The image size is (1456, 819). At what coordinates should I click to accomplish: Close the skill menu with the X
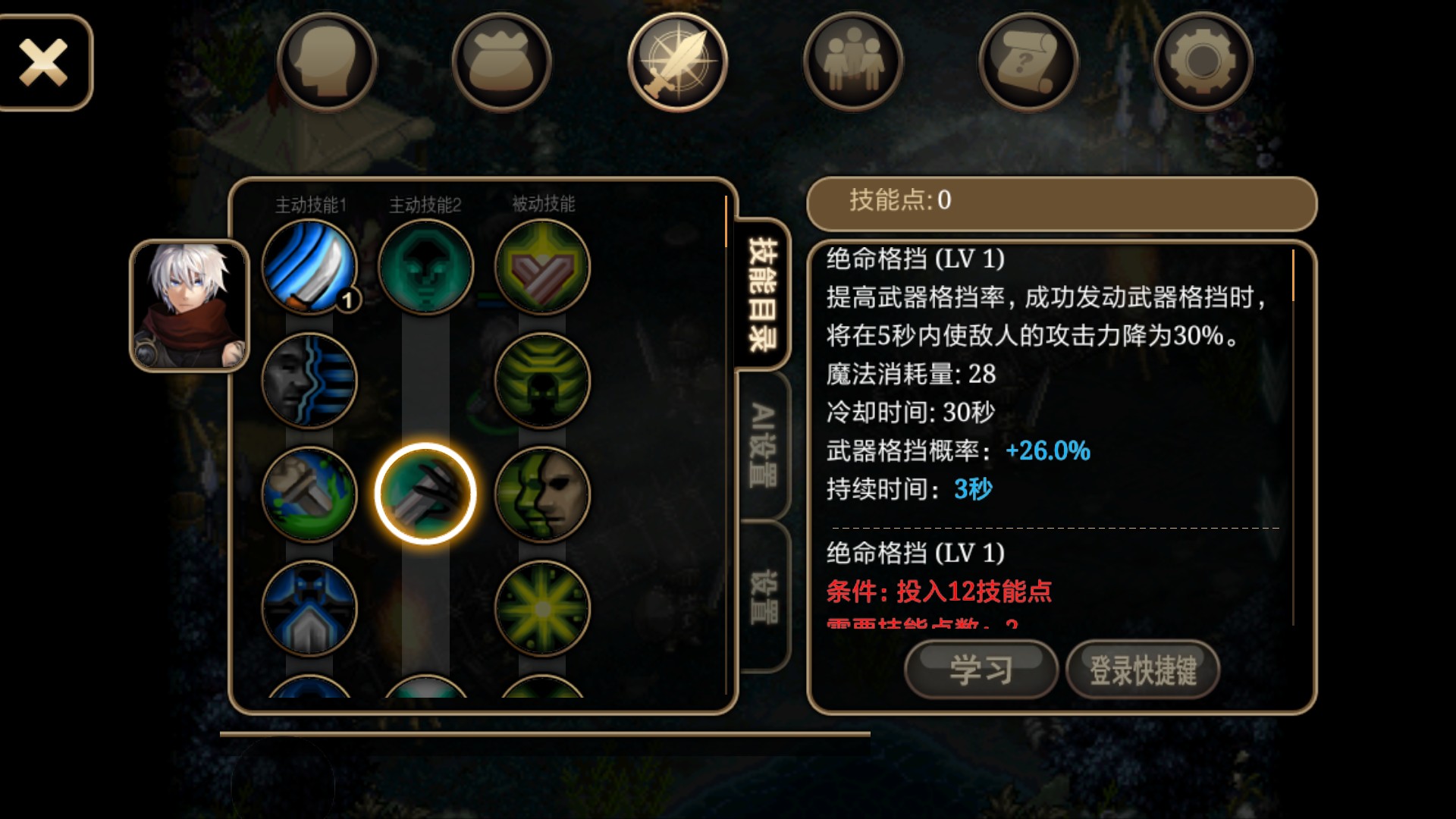(44, 62)
